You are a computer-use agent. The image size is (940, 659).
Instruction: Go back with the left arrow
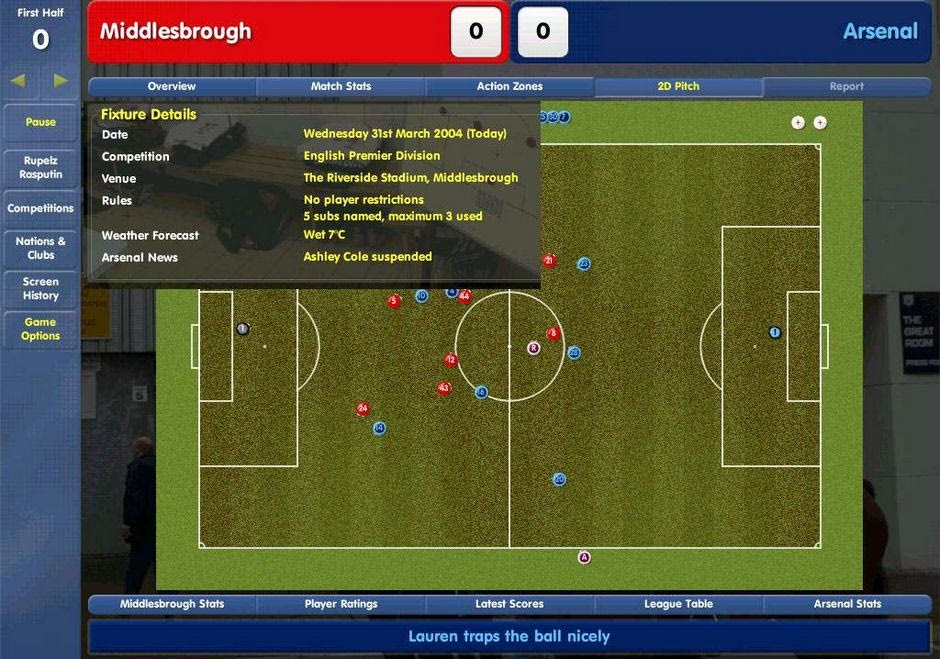pyautogui.click(x=18, y=80)
